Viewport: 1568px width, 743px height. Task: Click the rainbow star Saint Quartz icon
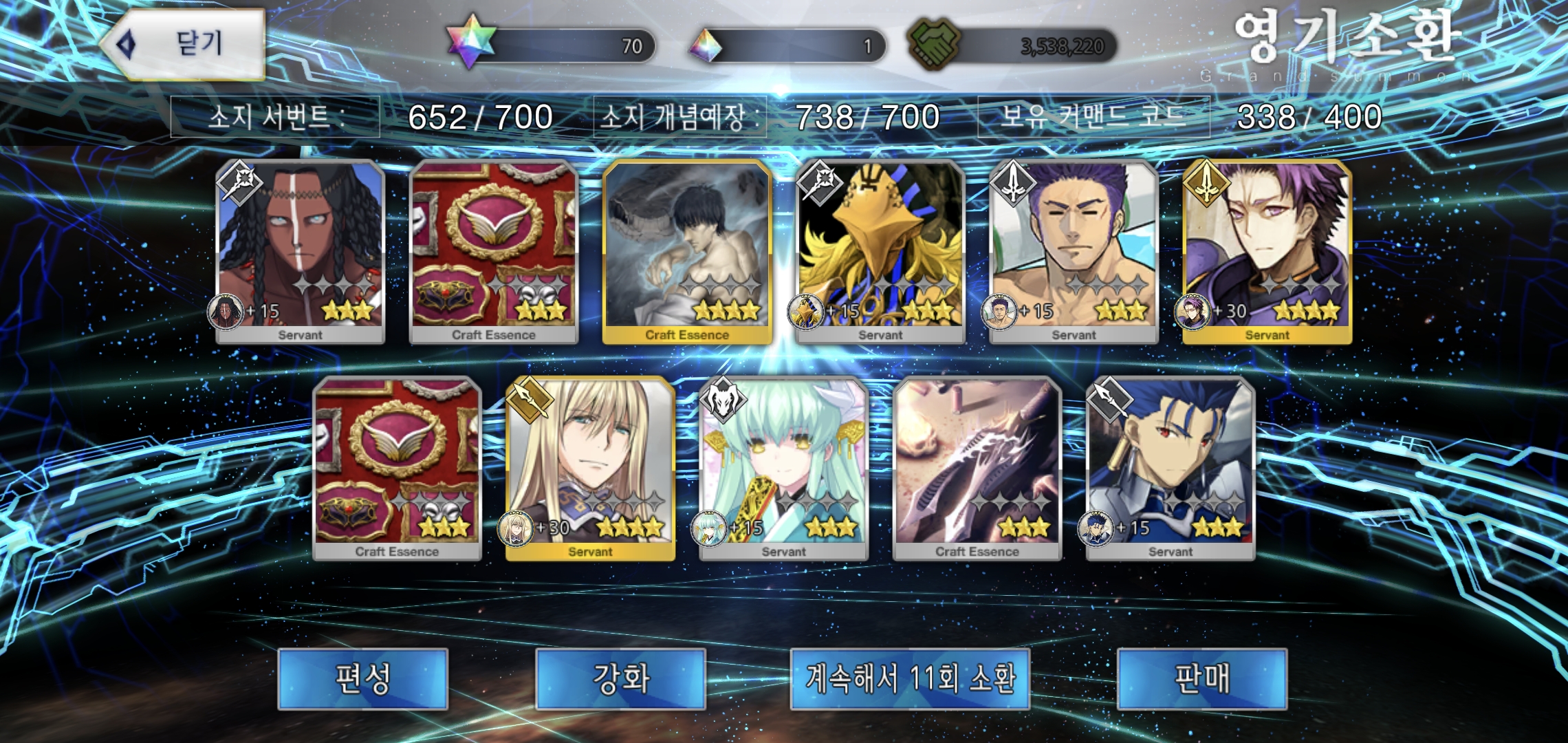(x=471, y=41)
